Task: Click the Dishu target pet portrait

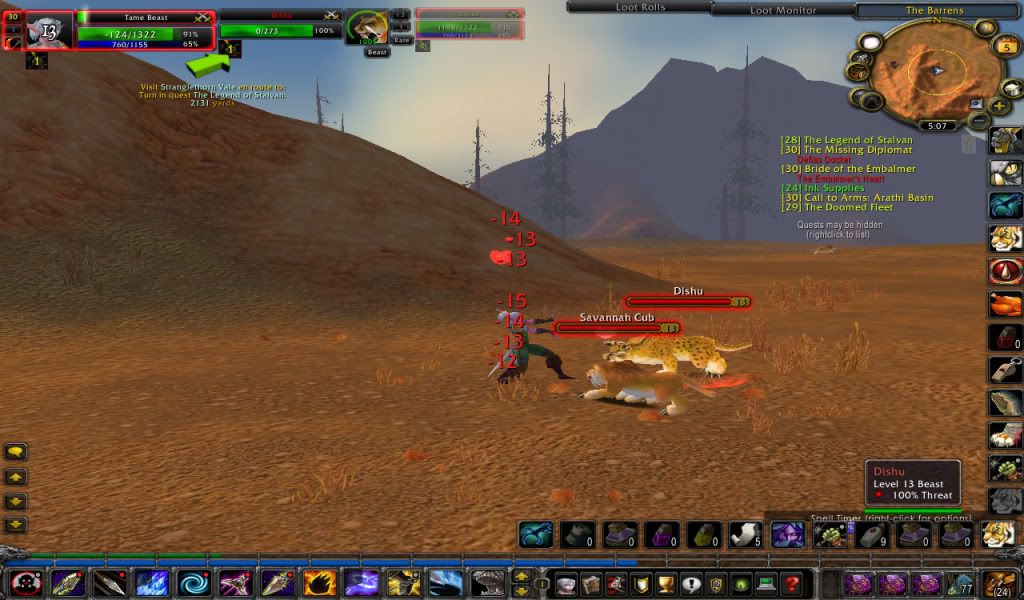Action: pos(367,27)
